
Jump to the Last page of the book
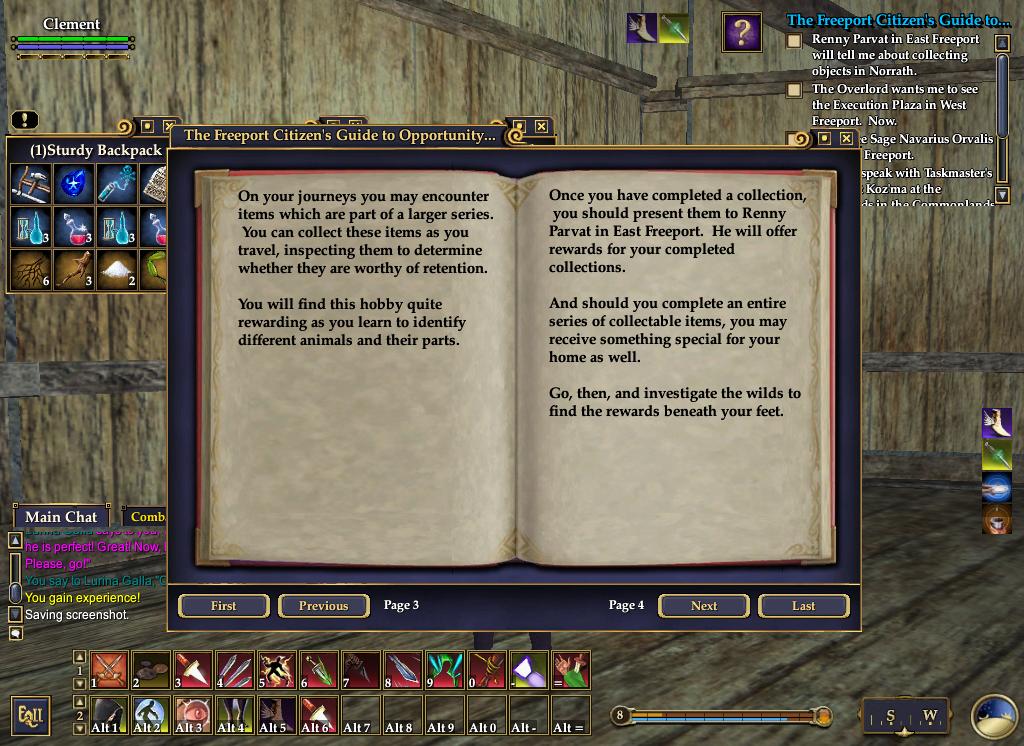click(803, 606)
